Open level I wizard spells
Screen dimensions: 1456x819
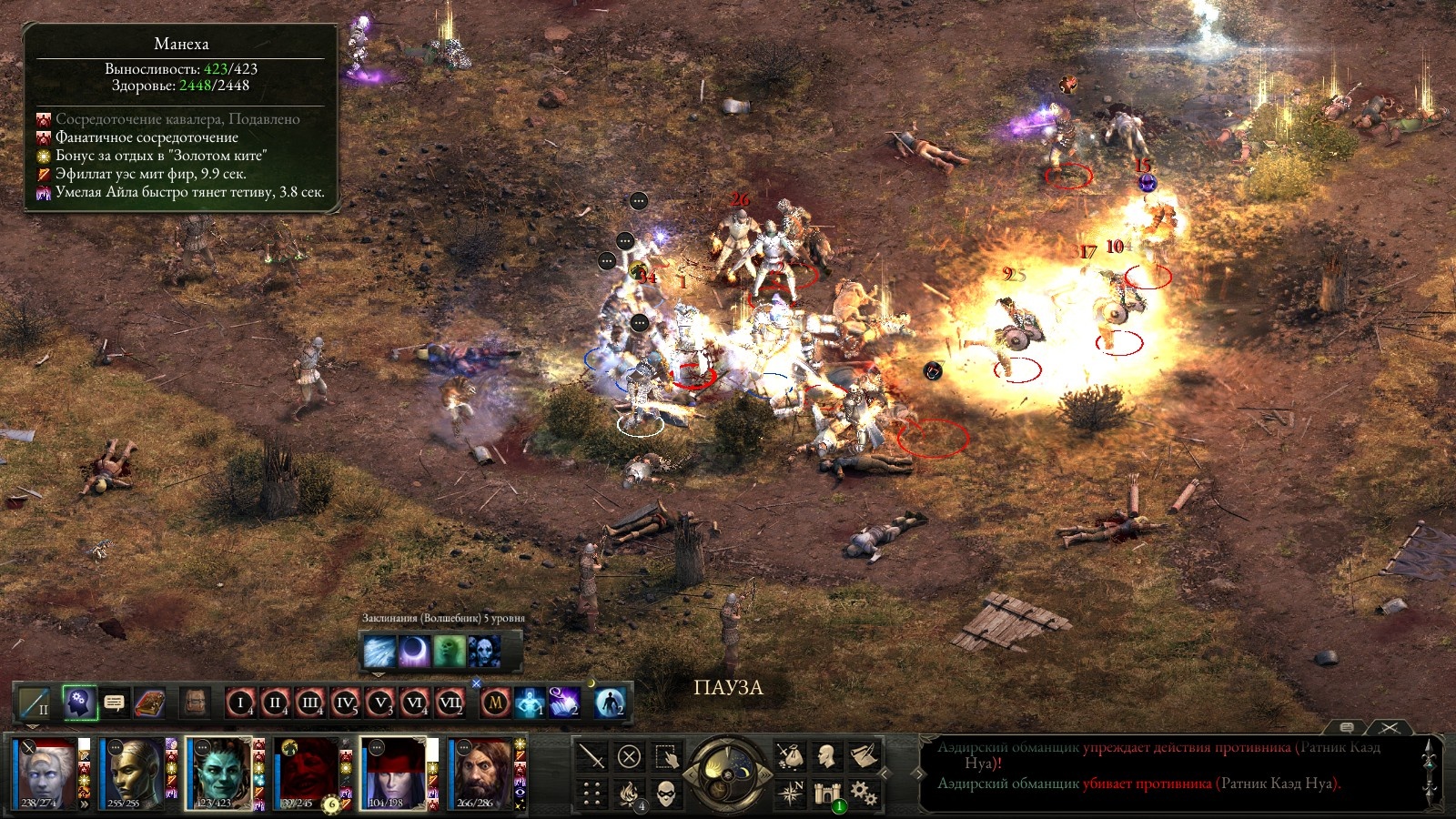click(x=240, y=703)
